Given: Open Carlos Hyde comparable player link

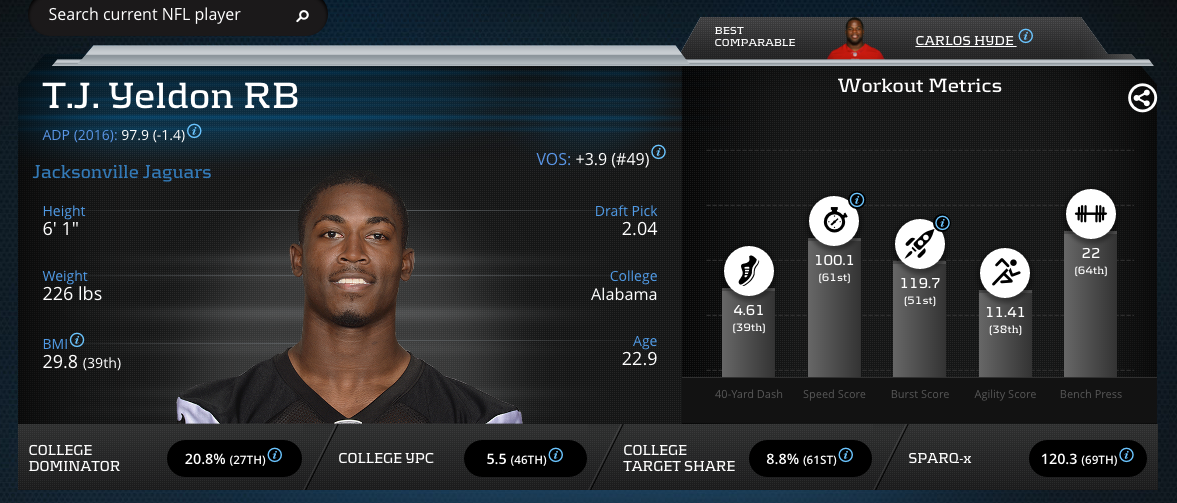Looking at the screenshot, I should click(x=964, y=40).
